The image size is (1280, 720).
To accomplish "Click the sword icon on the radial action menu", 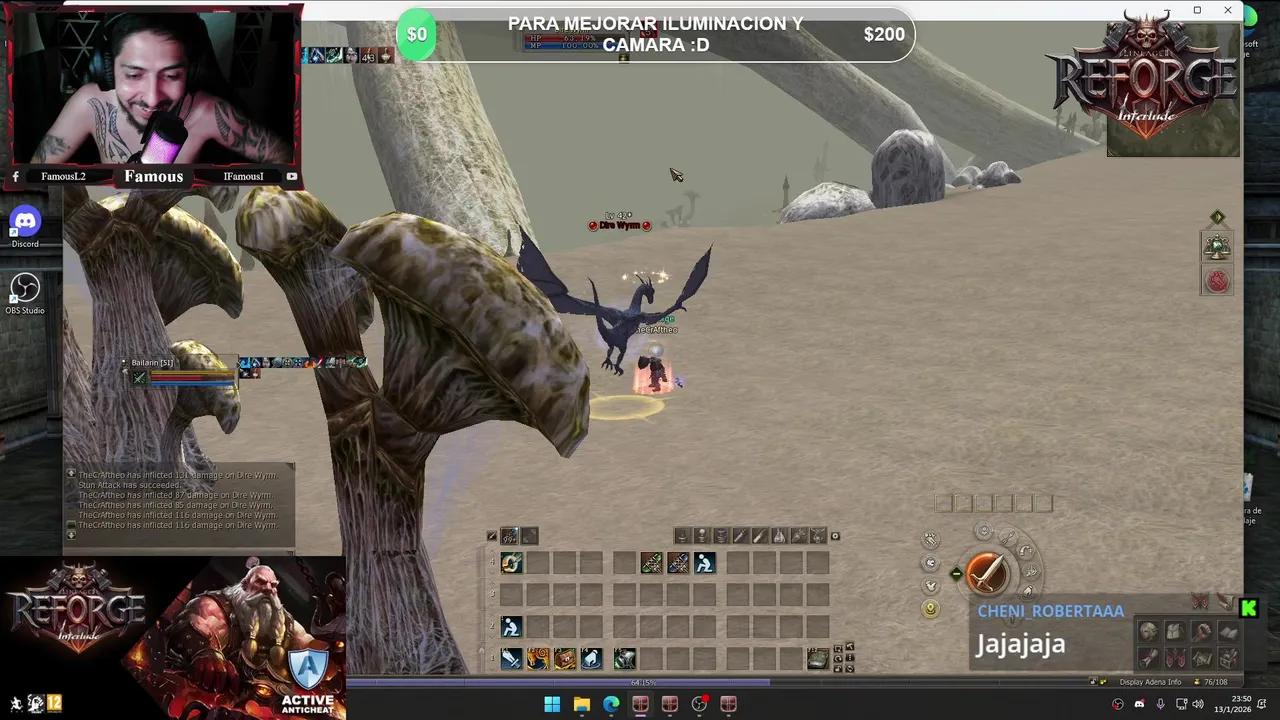I will tap(987, 572).
